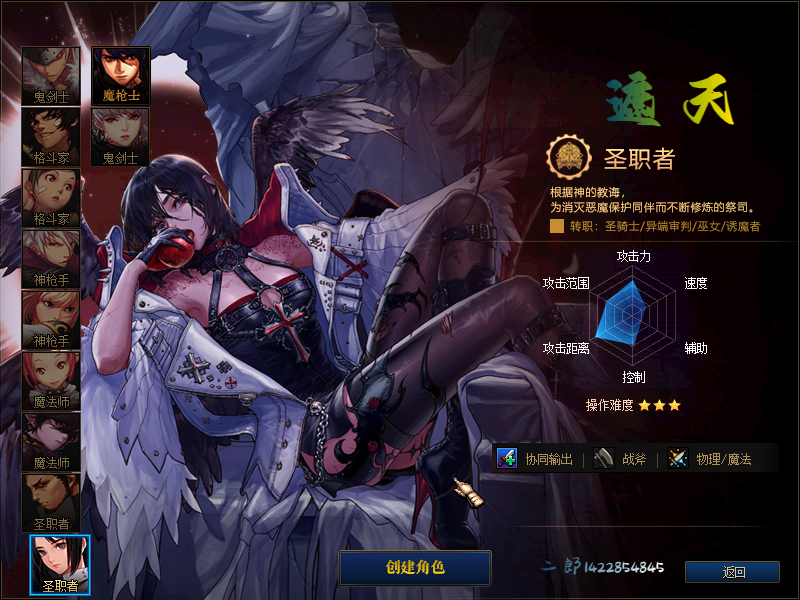
Task: Go back with the 返回 button
Action: pyautogui.click(x=732, y=572)
